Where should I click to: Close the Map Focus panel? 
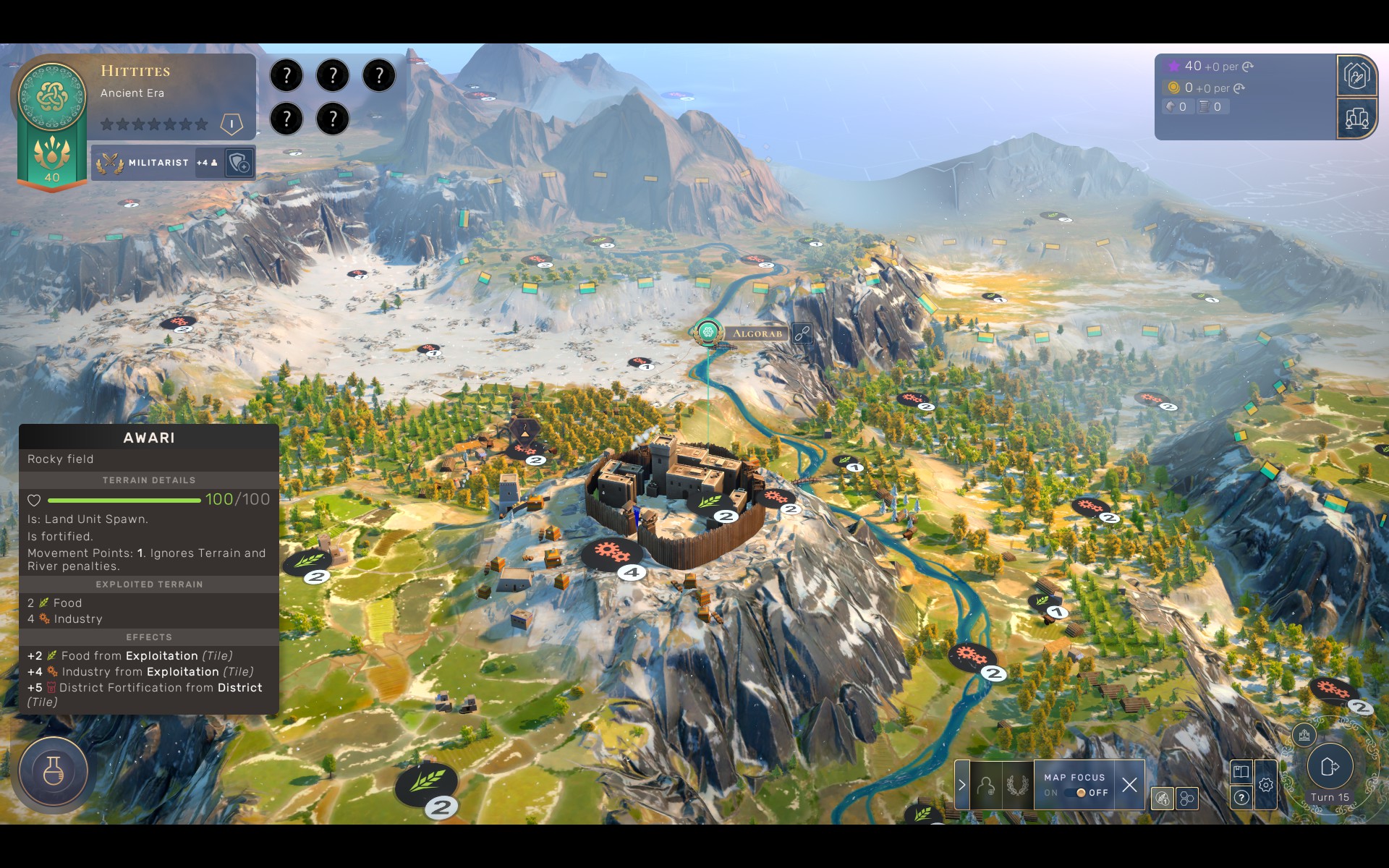pos(1129,785)
